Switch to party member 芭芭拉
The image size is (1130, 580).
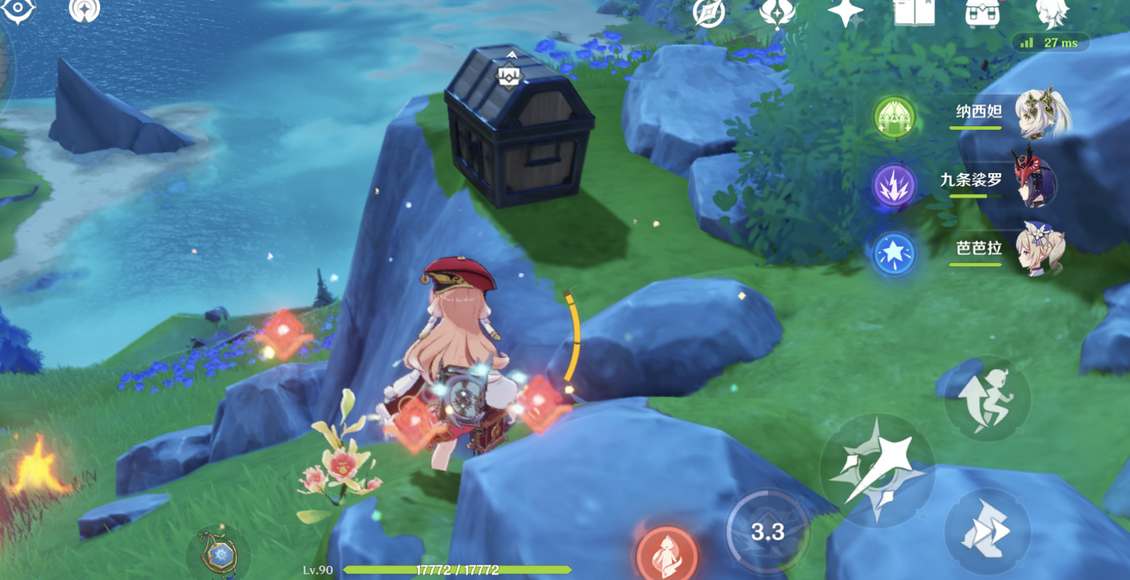[1040, 249]
